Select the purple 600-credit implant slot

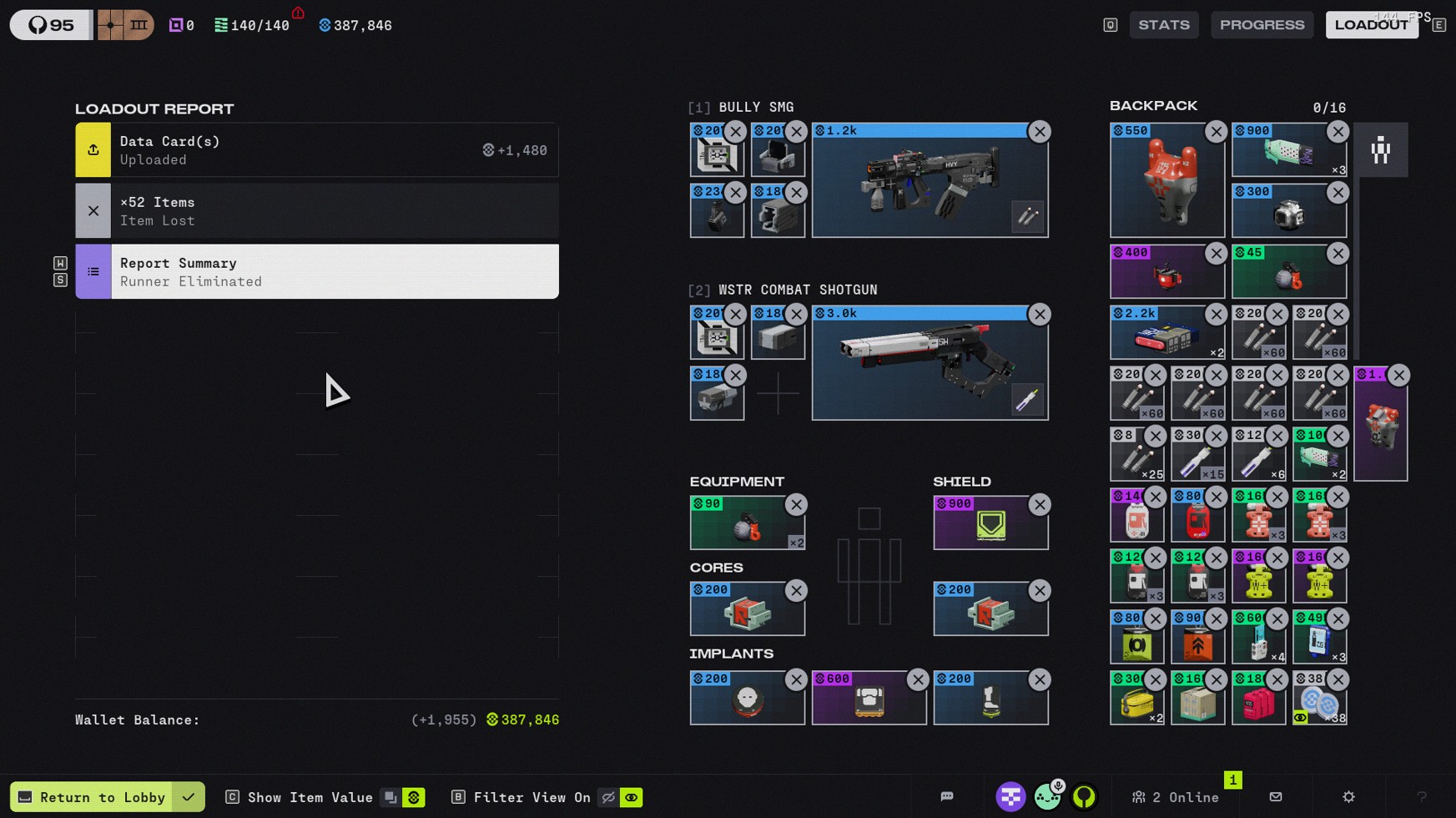pyautogui.click(x=869, y=699)
